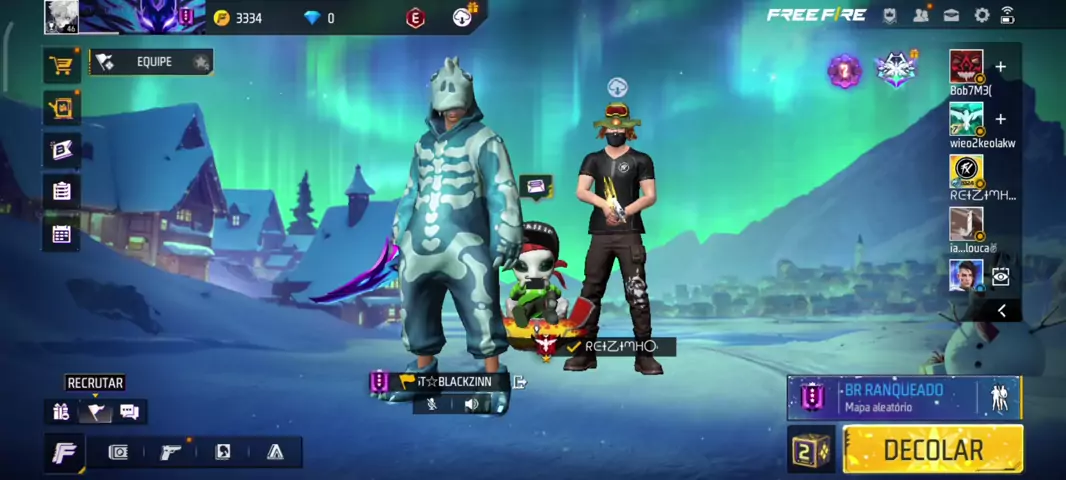Click the blue diamond balance
The width and height of the screenshot is (1066, 480).
pos(319,18)
